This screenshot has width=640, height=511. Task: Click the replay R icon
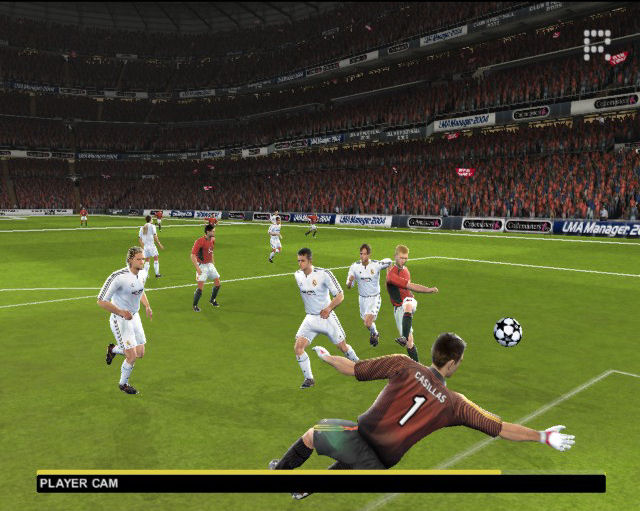pyautogui.click(x=597, y=44)
